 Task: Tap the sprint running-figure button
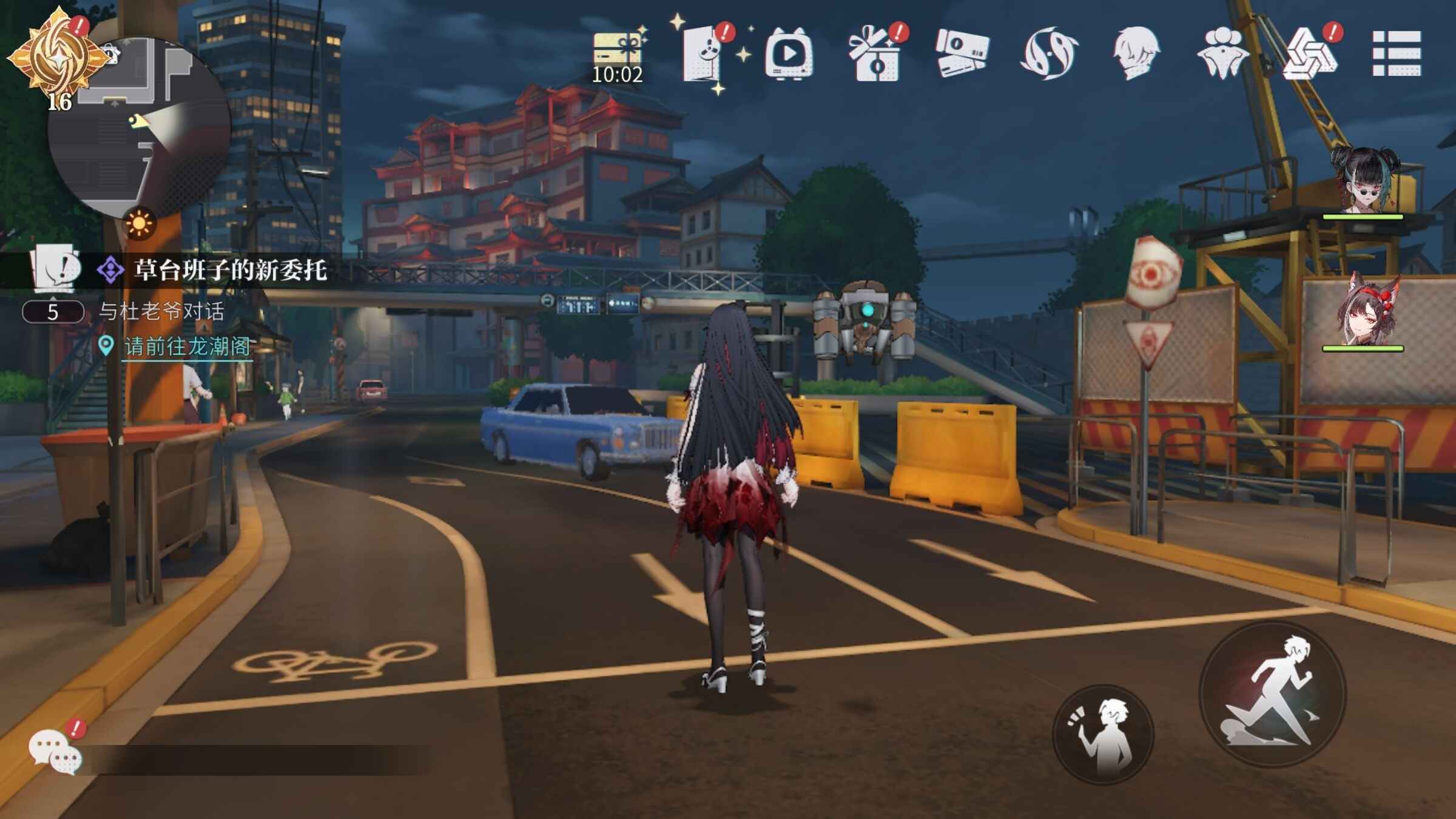point(1273,695)
